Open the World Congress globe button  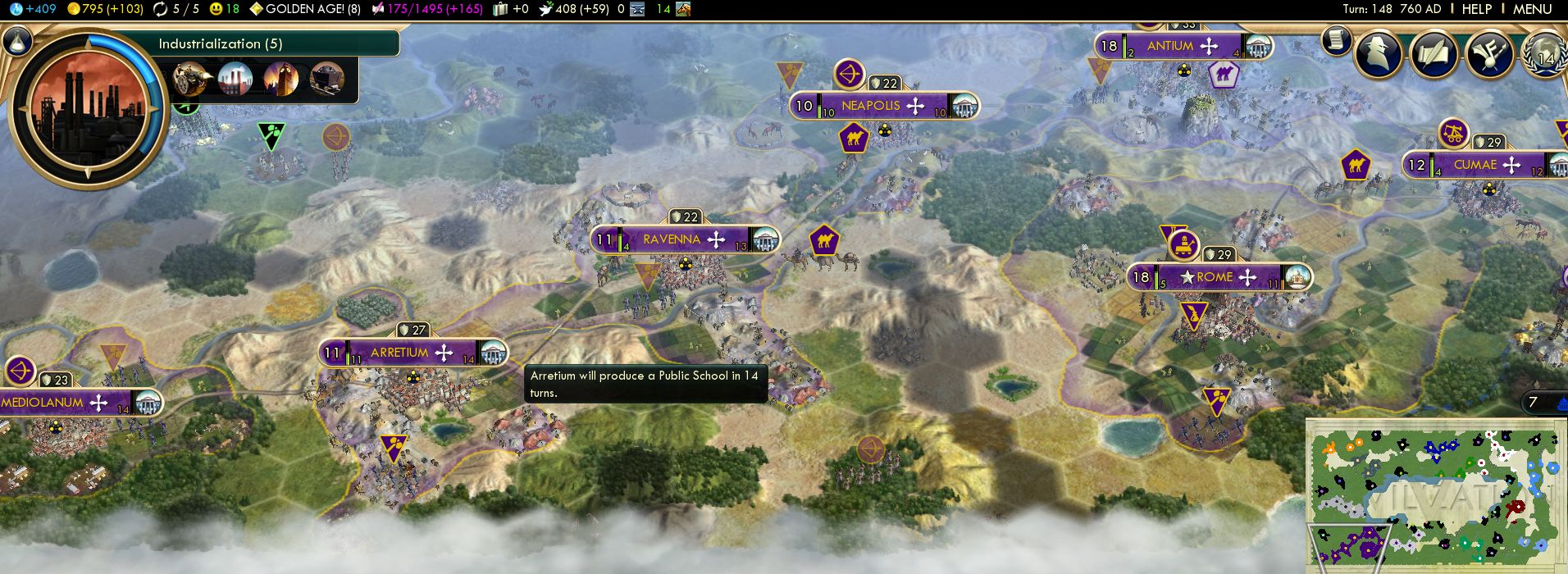click(x=1544, y=54)
